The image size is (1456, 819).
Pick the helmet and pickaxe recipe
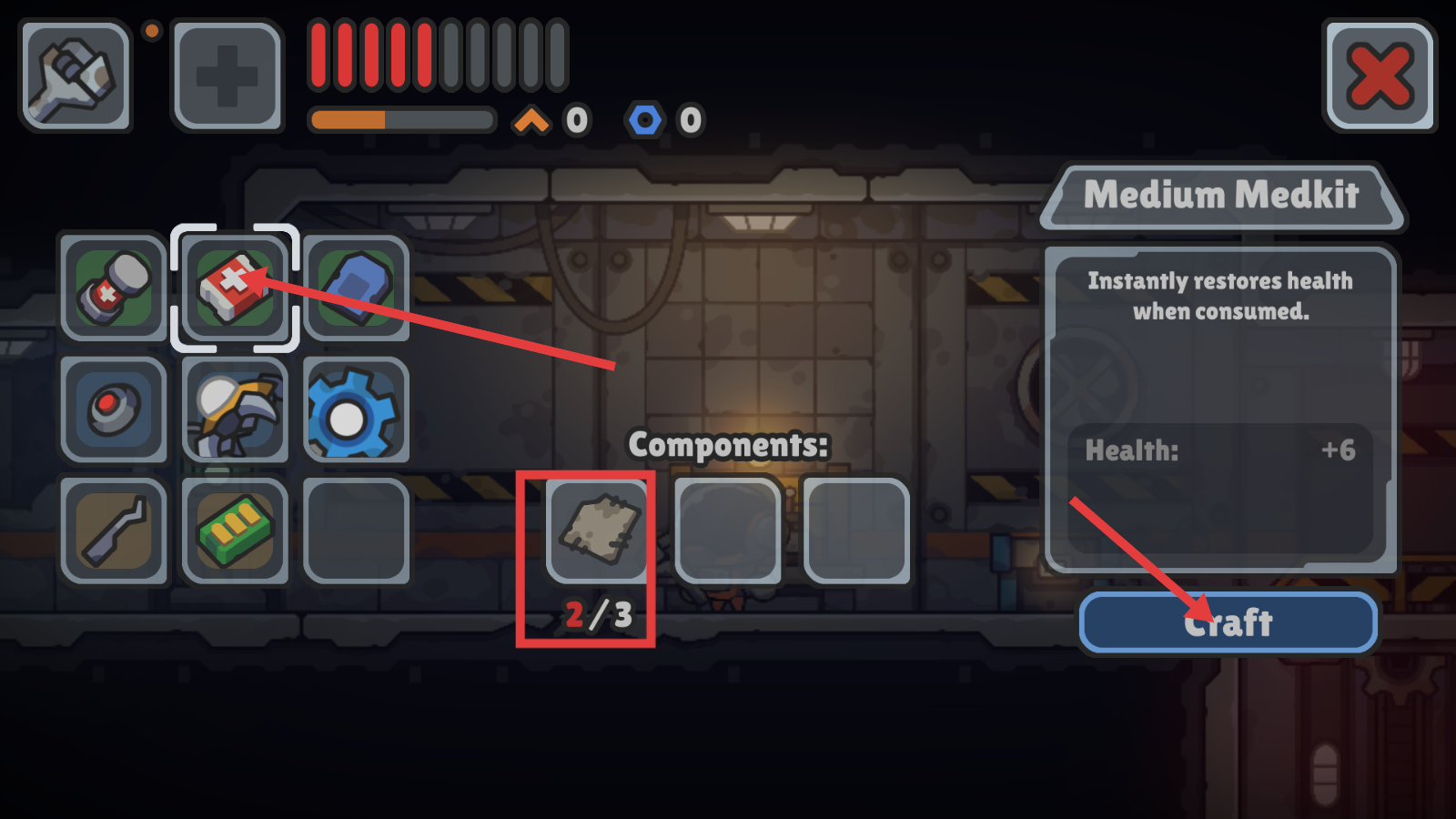235,409
